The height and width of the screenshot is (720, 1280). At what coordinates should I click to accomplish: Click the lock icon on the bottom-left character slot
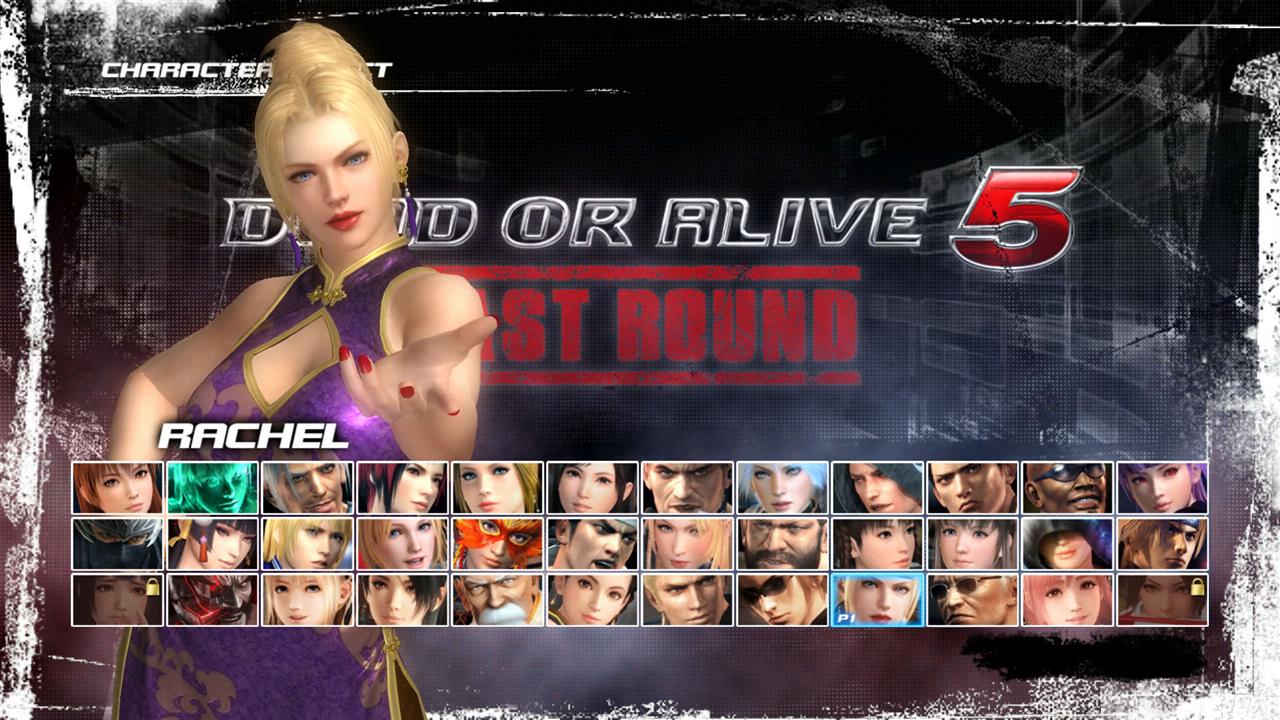[x=152, y=588]
